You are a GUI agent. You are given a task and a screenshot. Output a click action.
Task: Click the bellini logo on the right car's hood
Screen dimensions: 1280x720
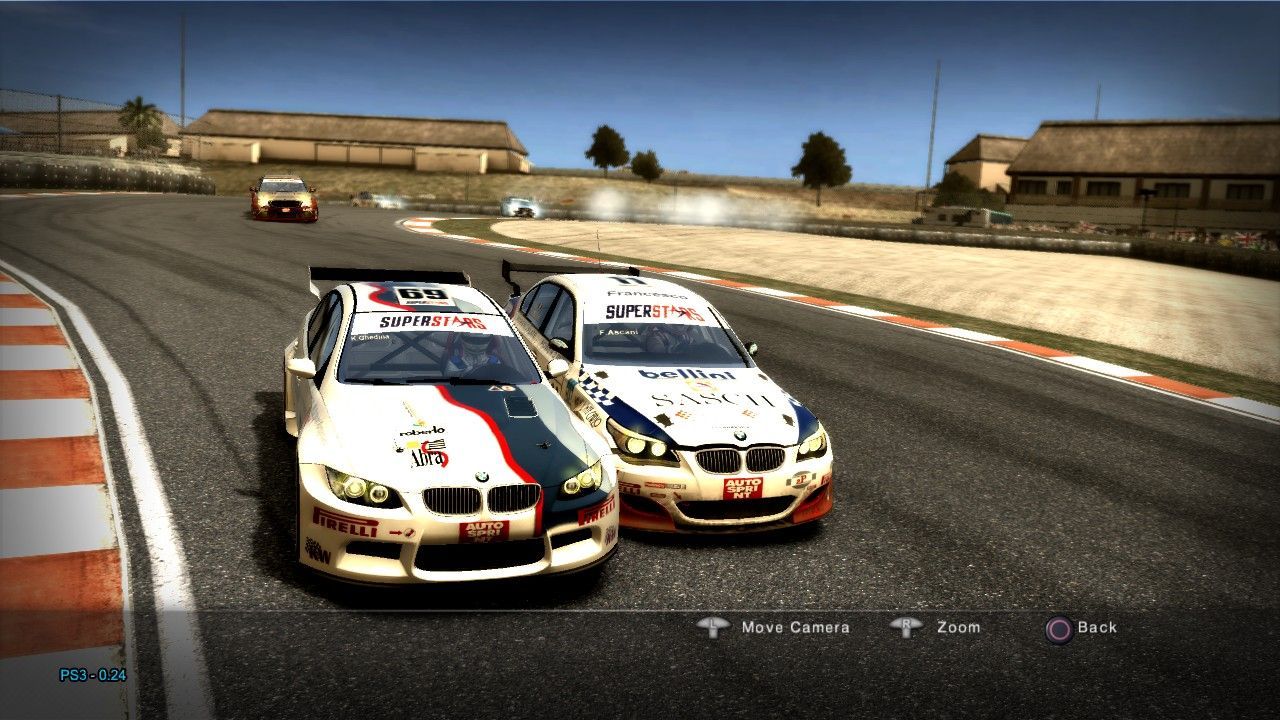[x=685, y=373]
